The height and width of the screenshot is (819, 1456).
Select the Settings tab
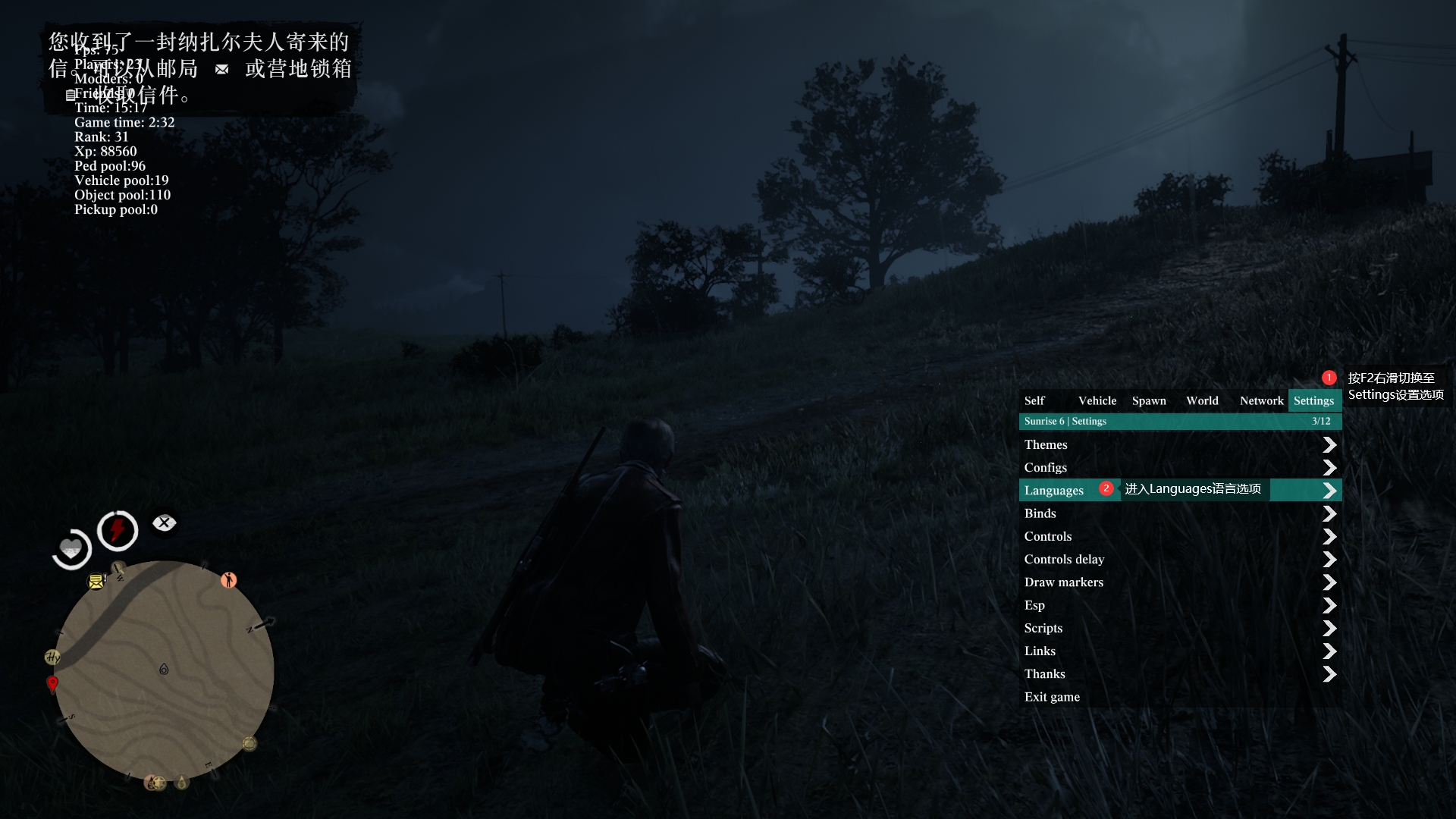1313,400
